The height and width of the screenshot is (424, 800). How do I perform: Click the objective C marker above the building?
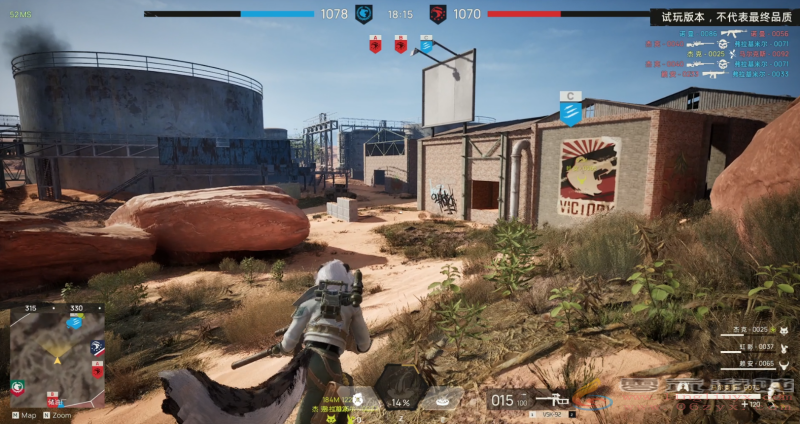pos(571,109)
